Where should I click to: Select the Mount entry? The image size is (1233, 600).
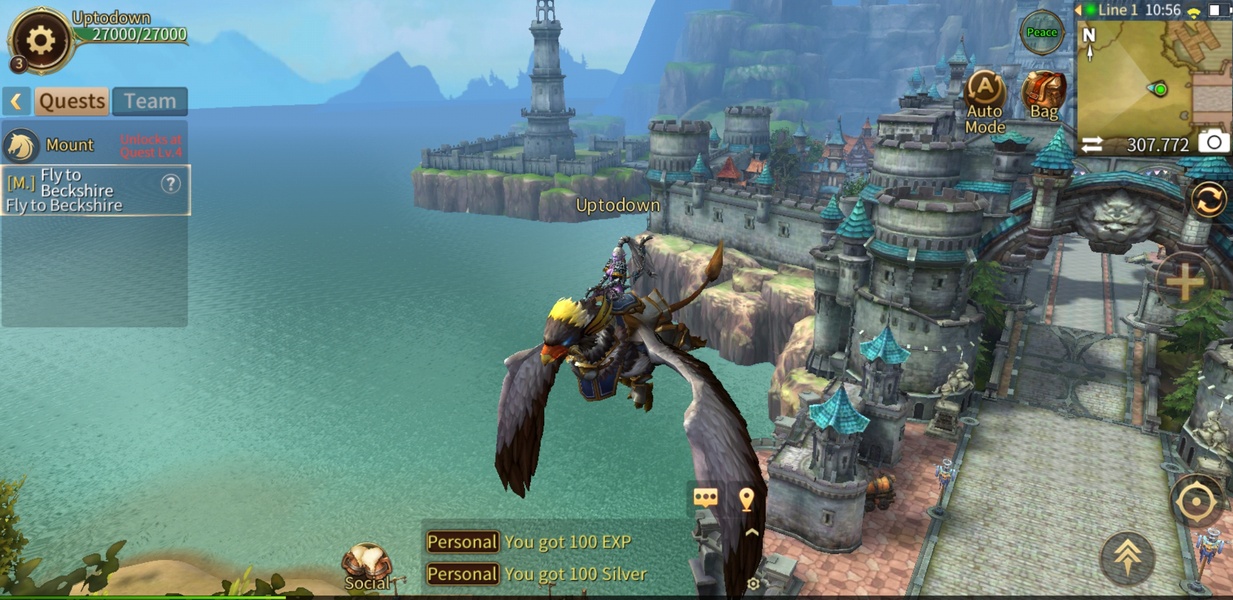70,145
